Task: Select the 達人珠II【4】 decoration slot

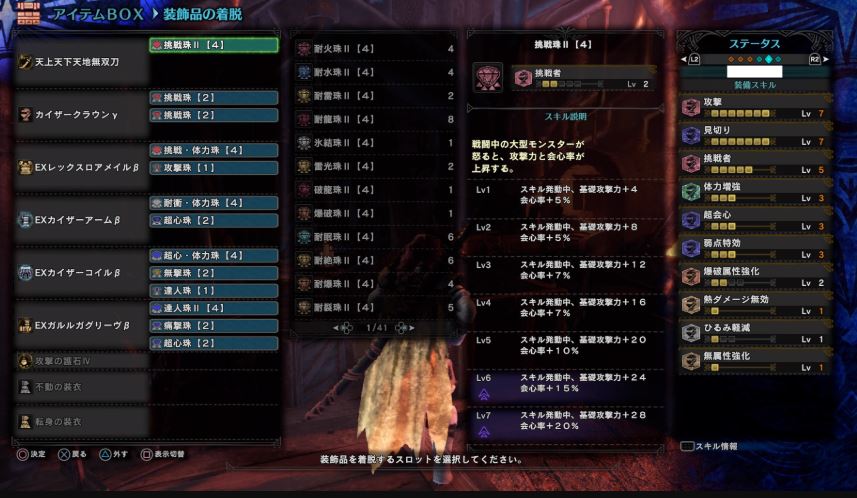Action: (x=213, y=308)
